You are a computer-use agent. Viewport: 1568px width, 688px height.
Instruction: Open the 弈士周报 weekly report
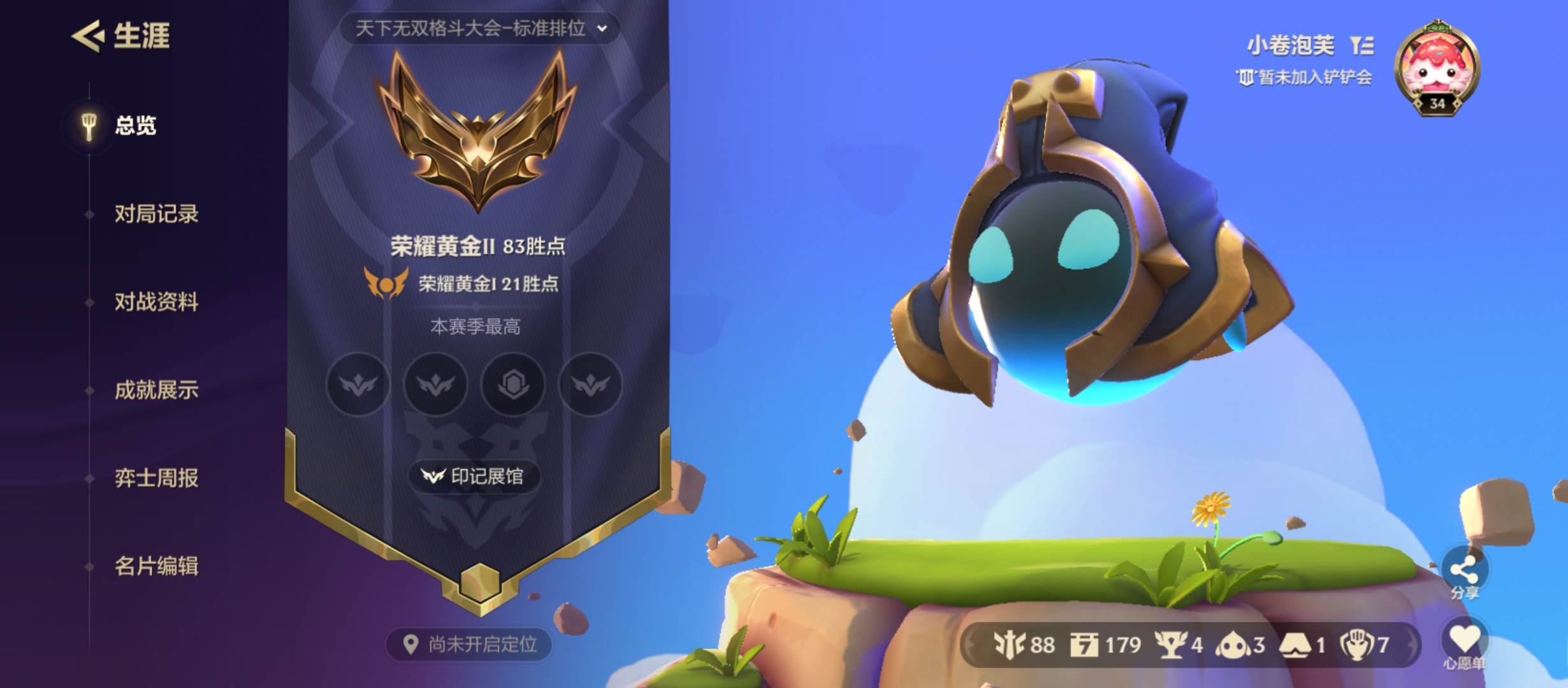tap(156, 478)
